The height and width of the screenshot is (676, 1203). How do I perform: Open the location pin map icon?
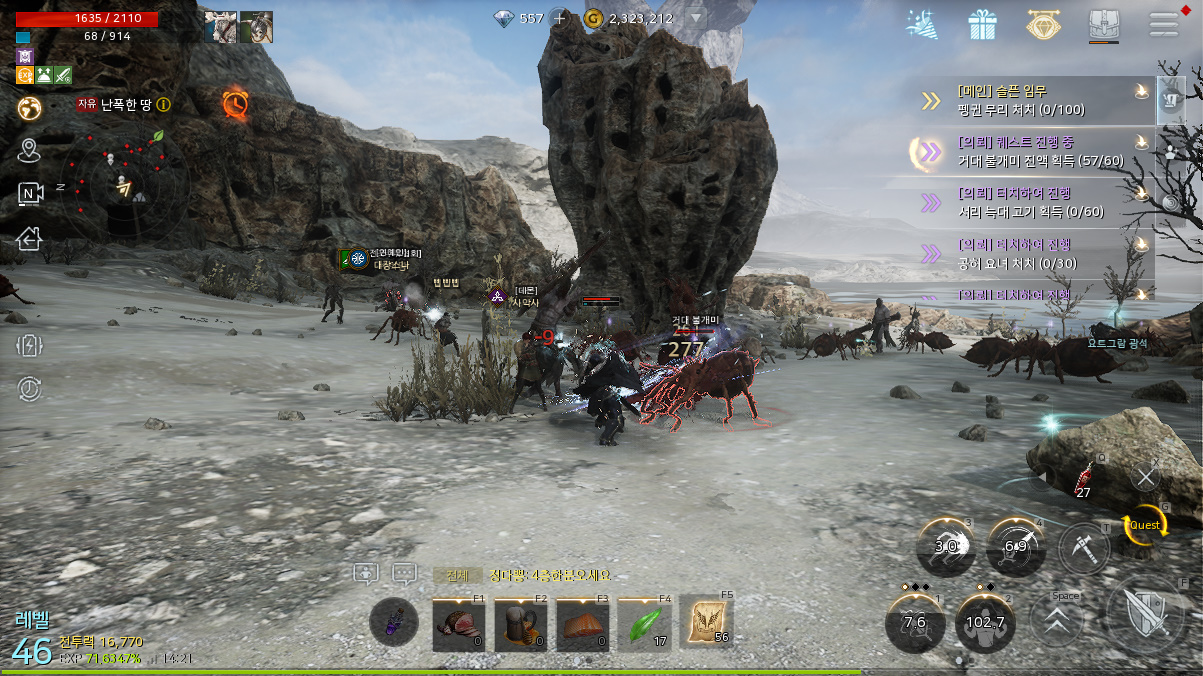pyautogui.click(x=29, y=151)
